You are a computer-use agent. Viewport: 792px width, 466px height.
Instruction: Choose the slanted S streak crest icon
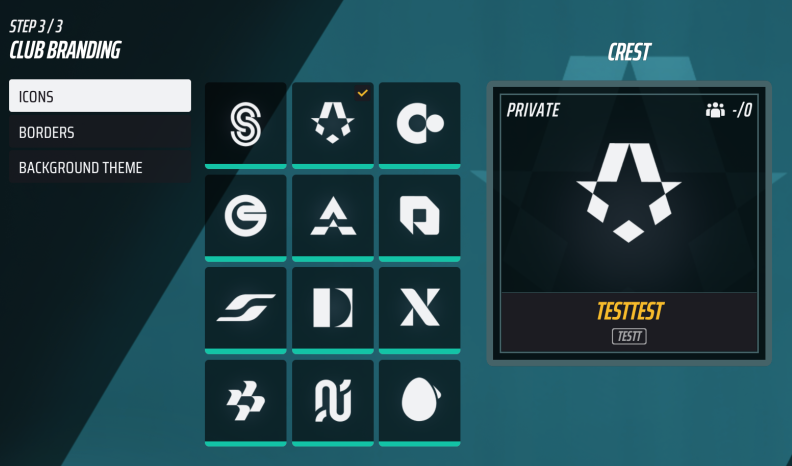[x=245, y=308]
